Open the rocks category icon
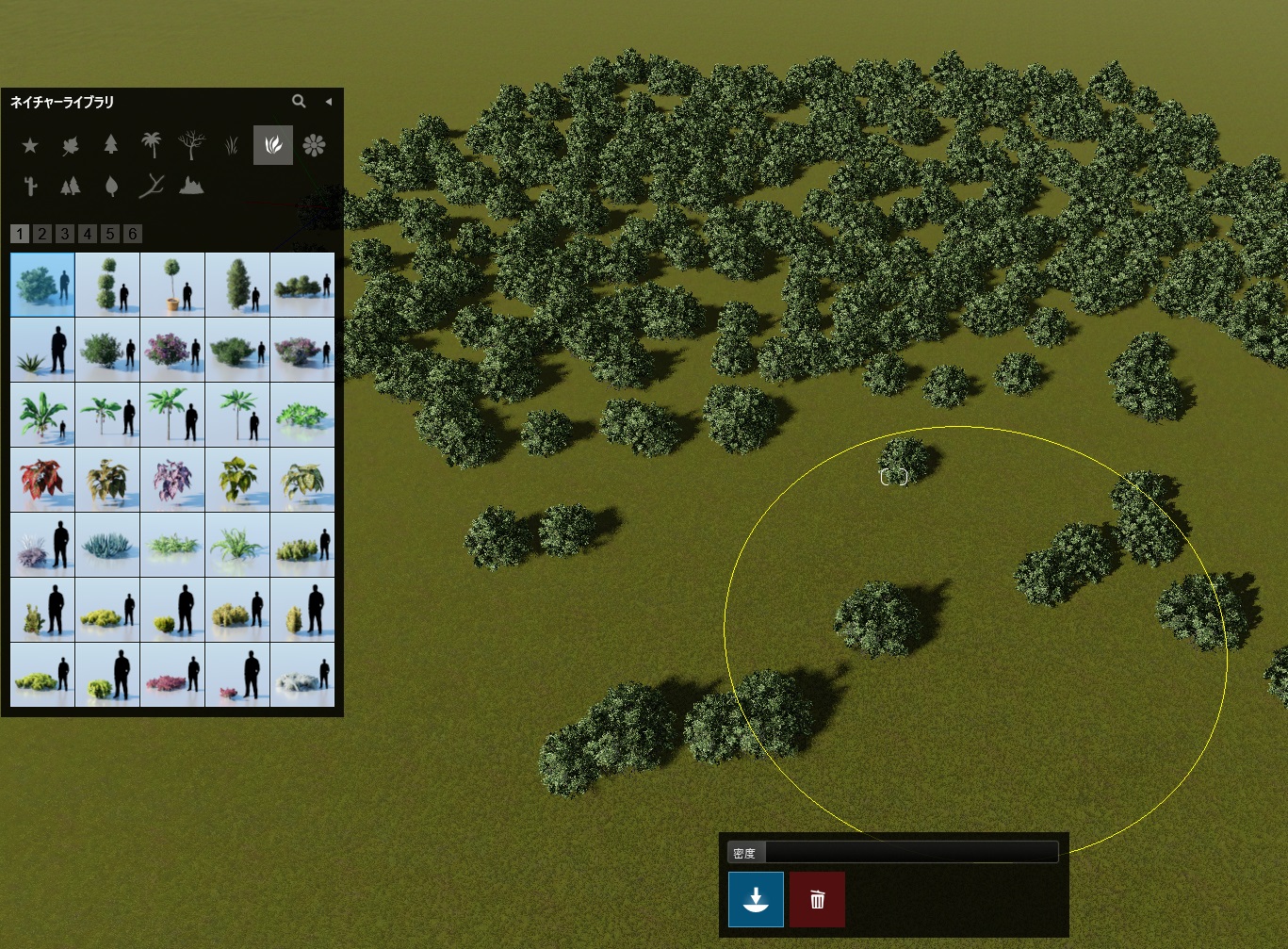Image resolution: width=1288 pixels, height=949 pixels. click(x=191, y=186)
